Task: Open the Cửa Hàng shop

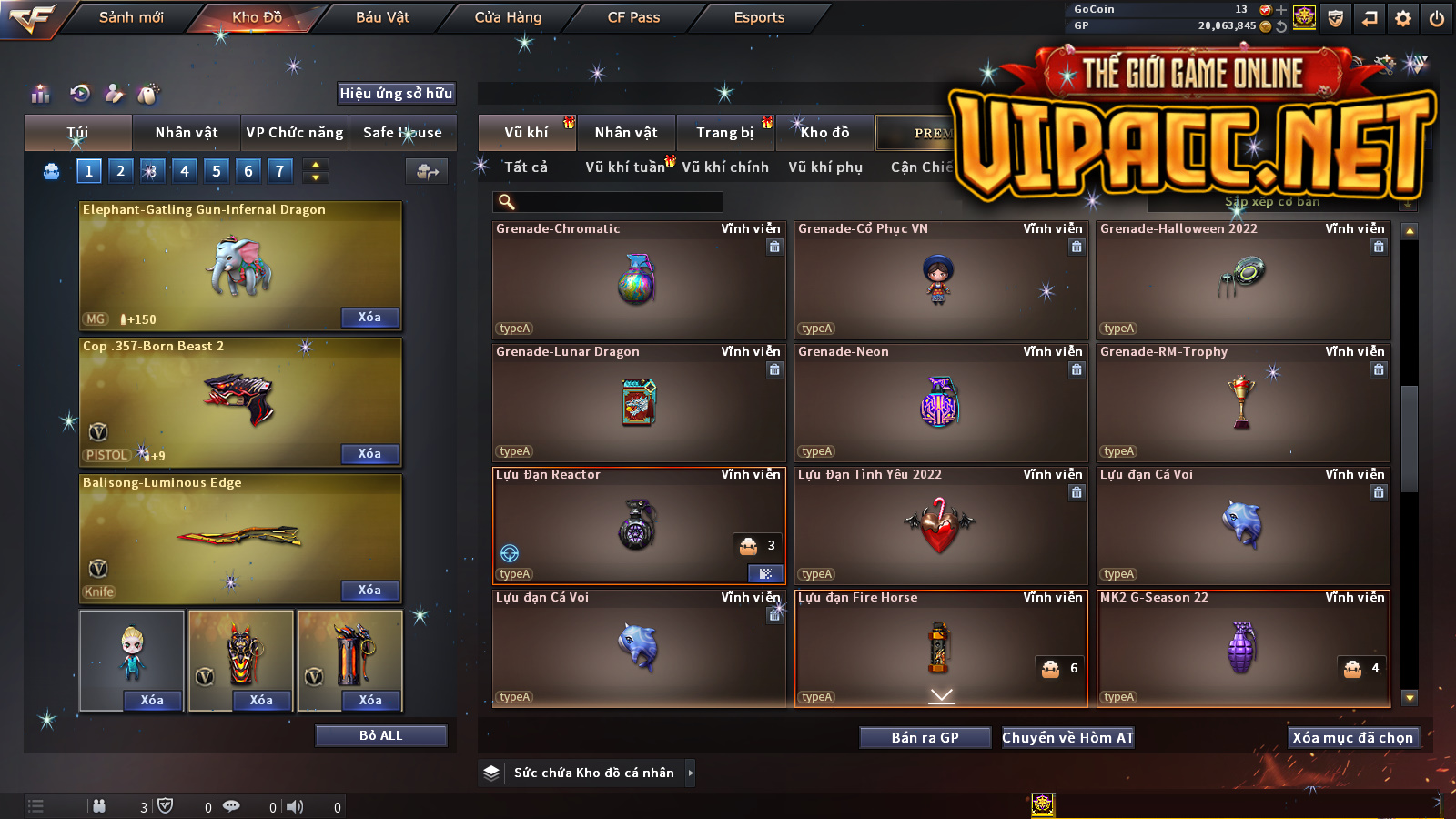Action: click(508, 17)
